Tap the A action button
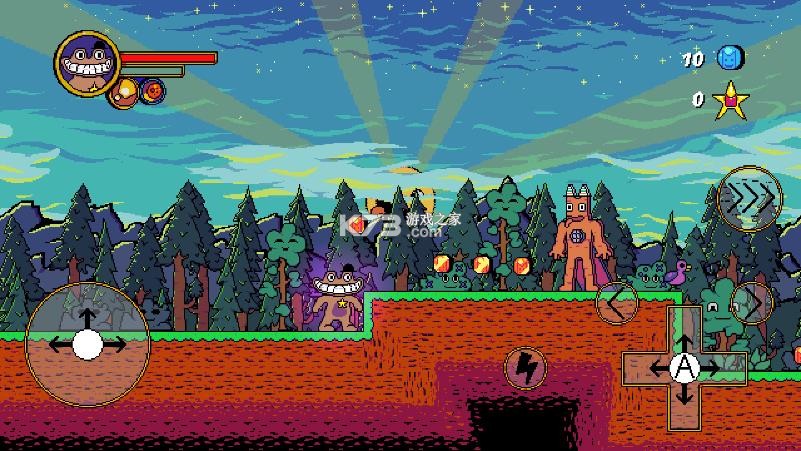This screenshot has width=801, height=451. (x=684, y=368)
